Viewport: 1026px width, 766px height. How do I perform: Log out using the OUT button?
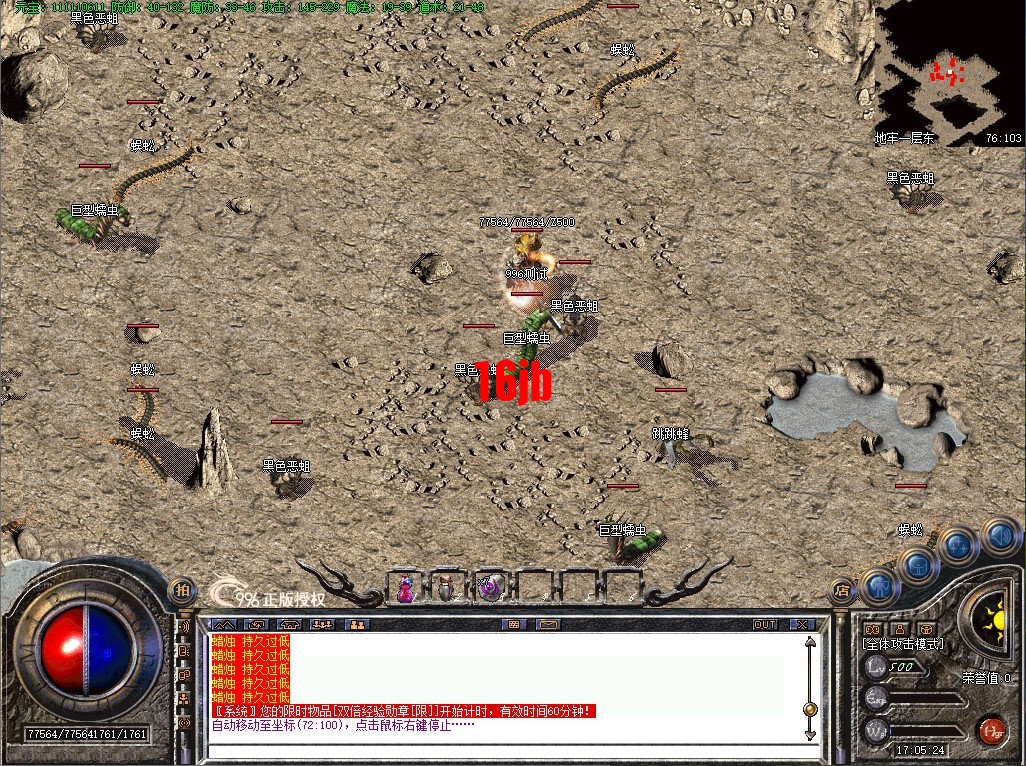point(765,625)
